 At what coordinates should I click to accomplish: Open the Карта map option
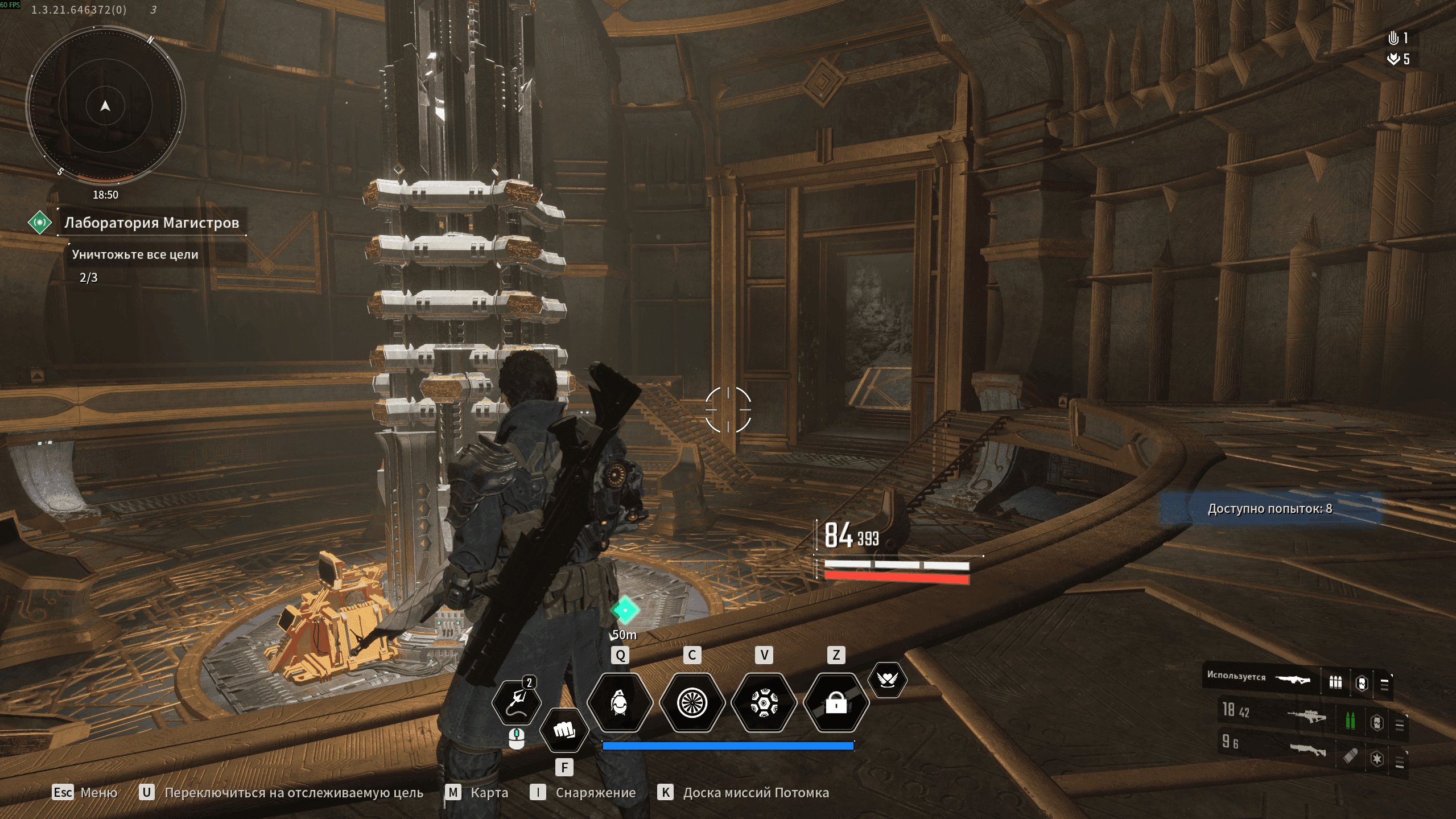(477, 792)
